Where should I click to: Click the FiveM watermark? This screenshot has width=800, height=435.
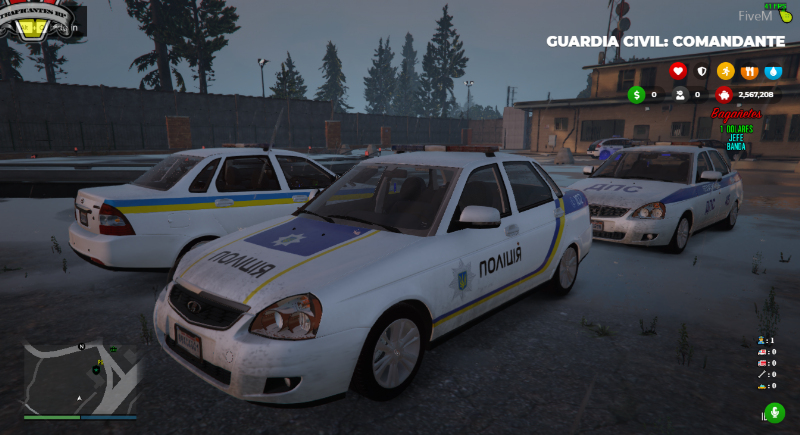[x=754, y=16]
